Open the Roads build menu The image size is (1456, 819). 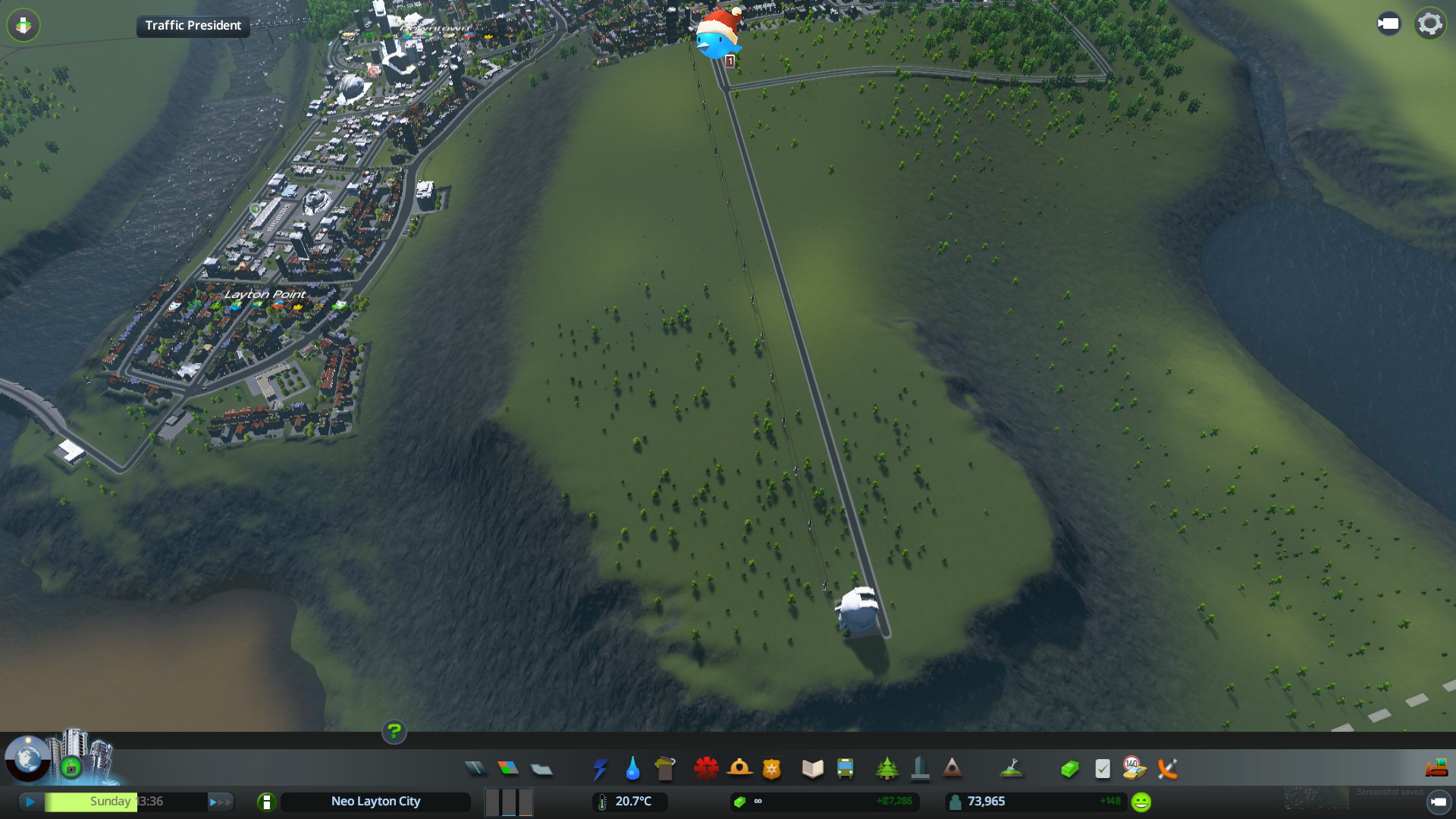tap(475, 769)
